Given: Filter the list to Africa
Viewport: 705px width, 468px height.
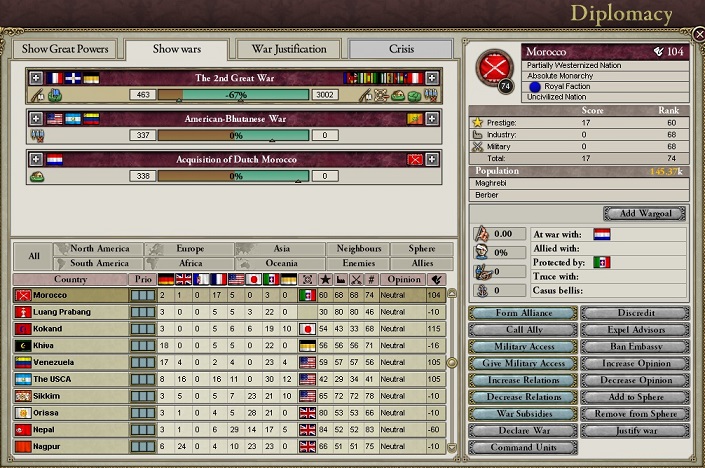Looking at the screenshot, I should click(190, 264).
